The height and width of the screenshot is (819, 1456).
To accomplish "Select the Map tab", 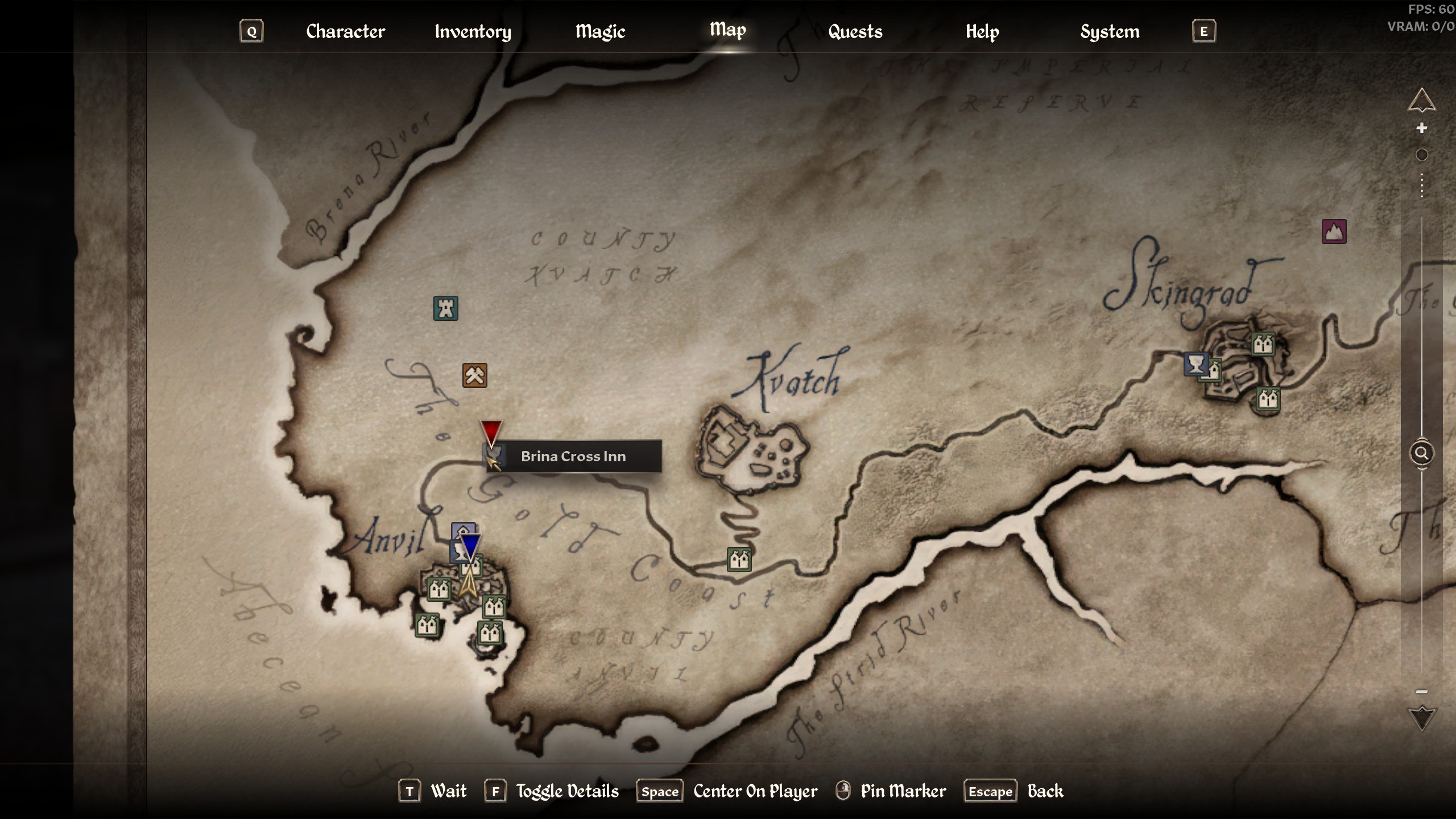I will pyautogui.click(x=727, y=30).
